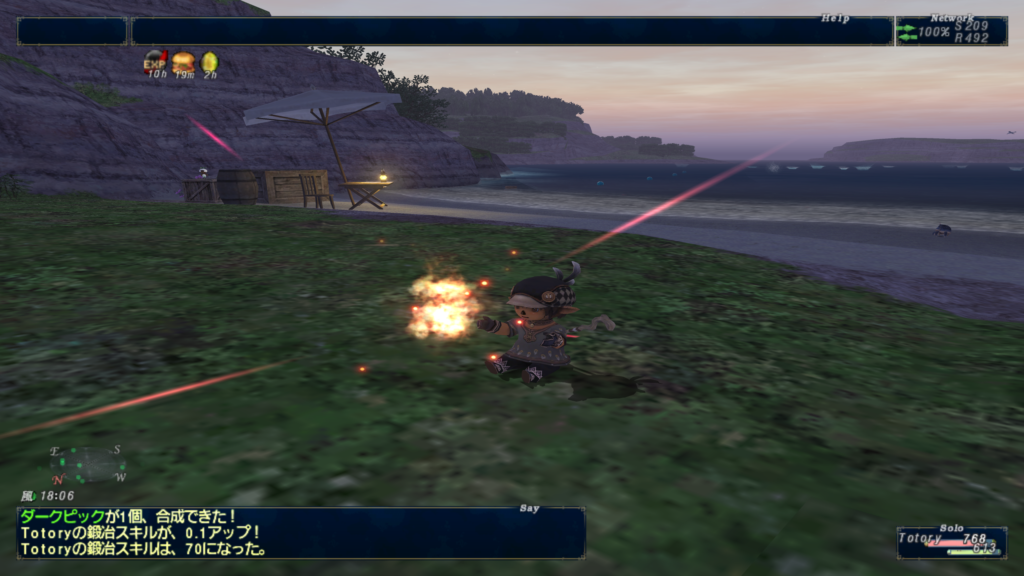Open the compass radar display
This screenshot has height=576, width=1024.
[x=88, y=464]
